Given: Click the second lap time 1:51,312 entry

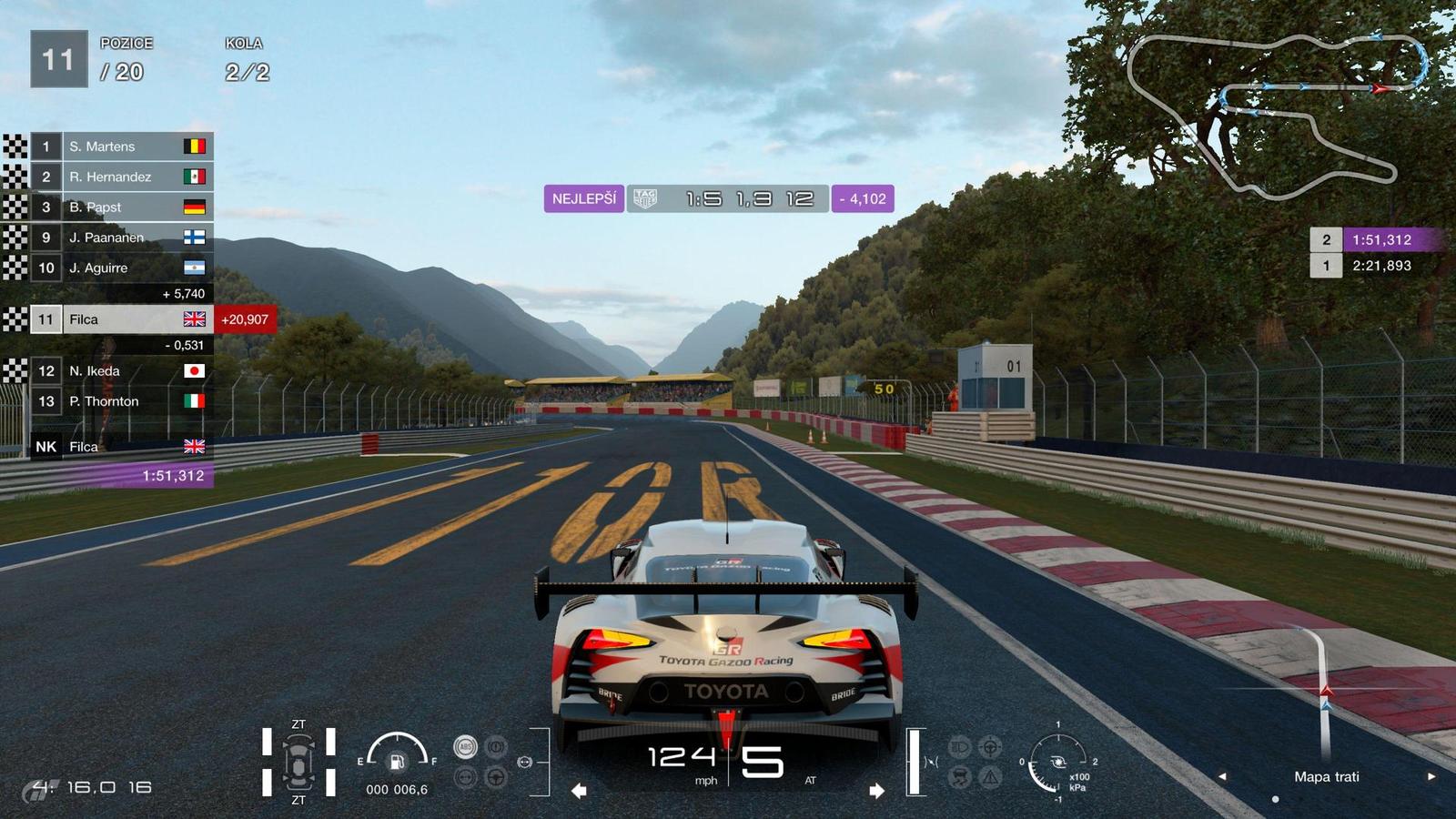Looking at the screenshot, I should (1378, 240).
